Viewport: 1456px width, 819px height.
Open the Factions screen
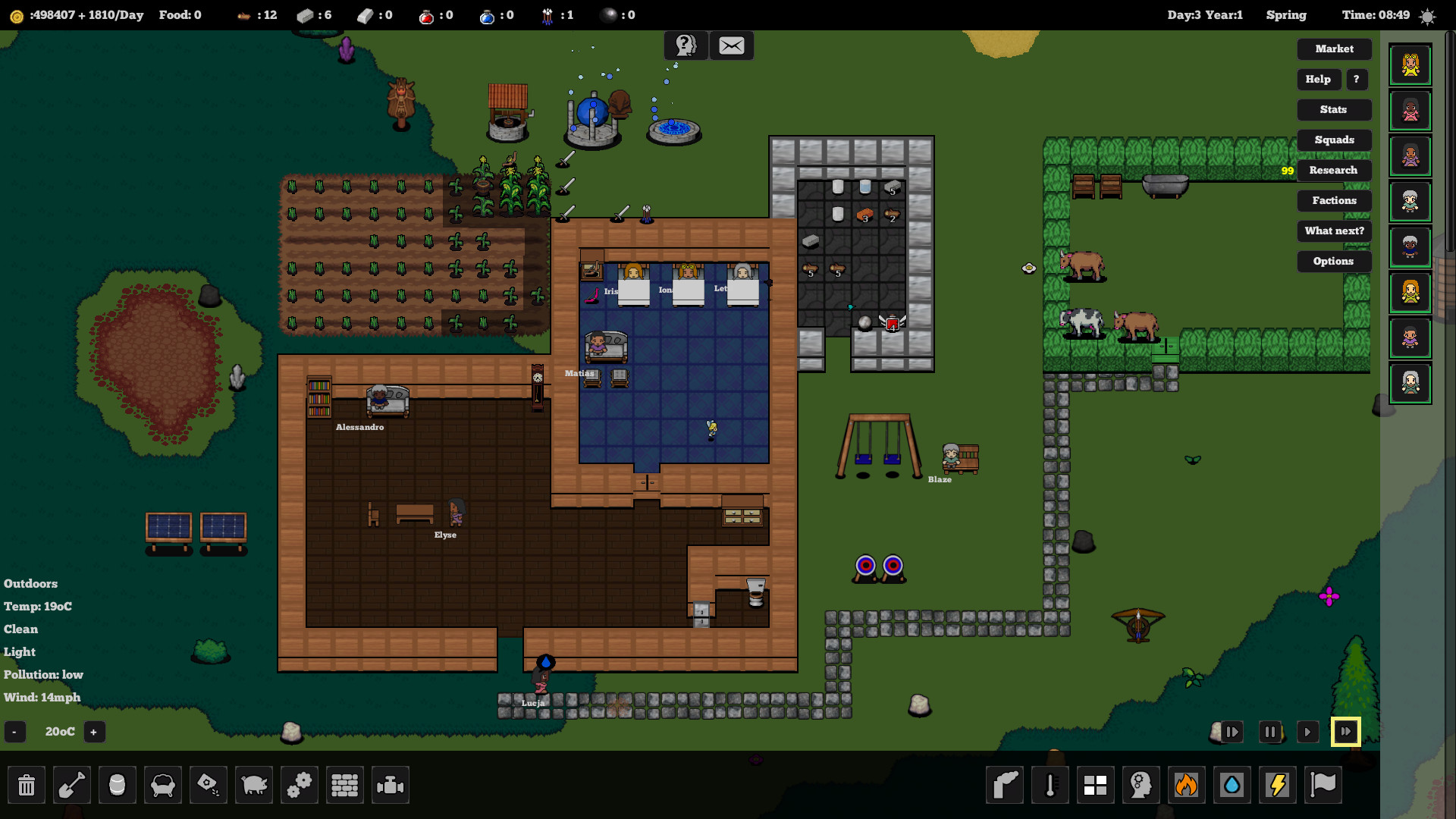1334,200
